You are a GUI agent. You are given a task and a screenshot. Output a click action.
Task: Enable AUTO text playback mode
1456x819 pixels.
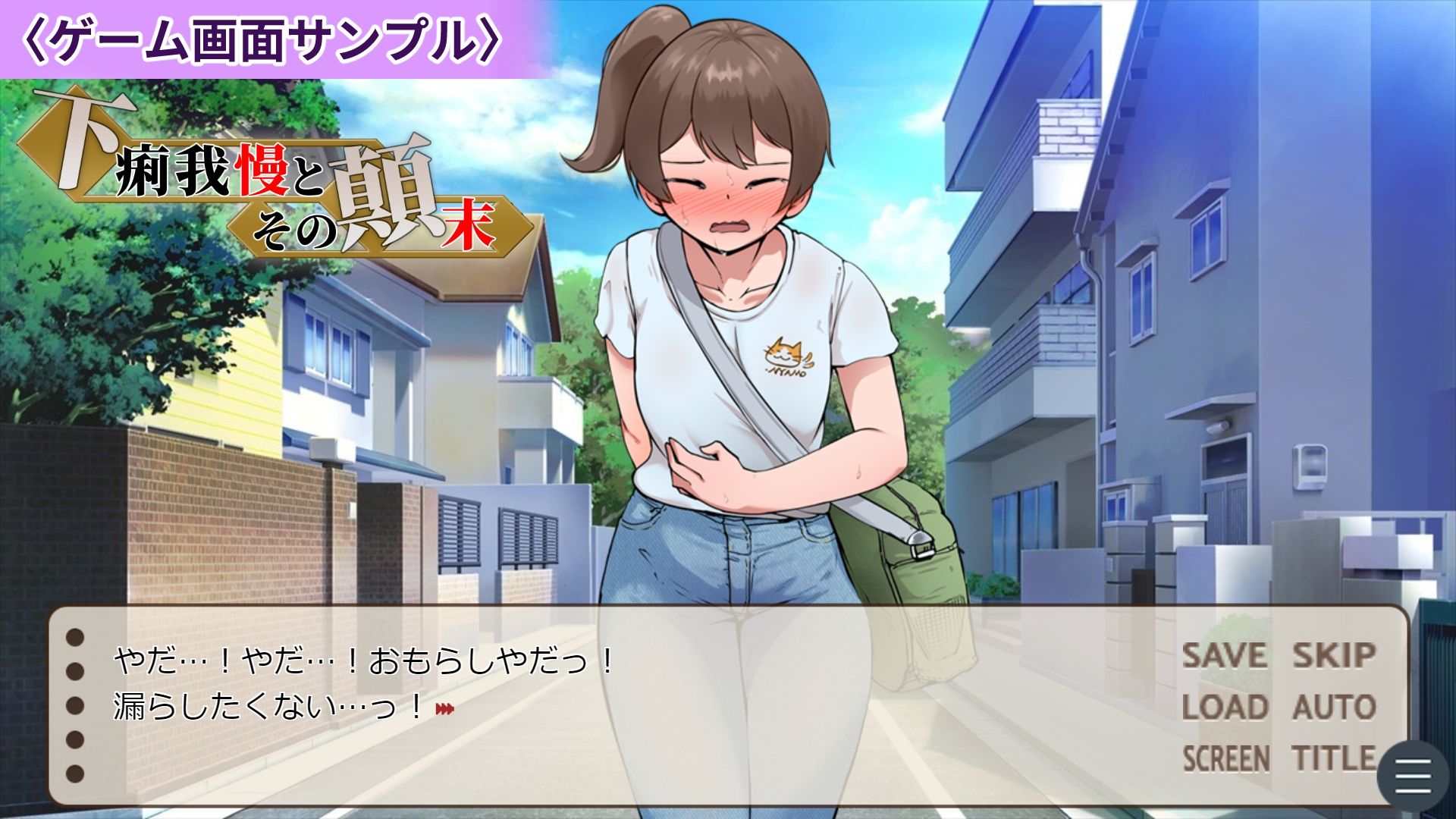tap(1336, 706)
